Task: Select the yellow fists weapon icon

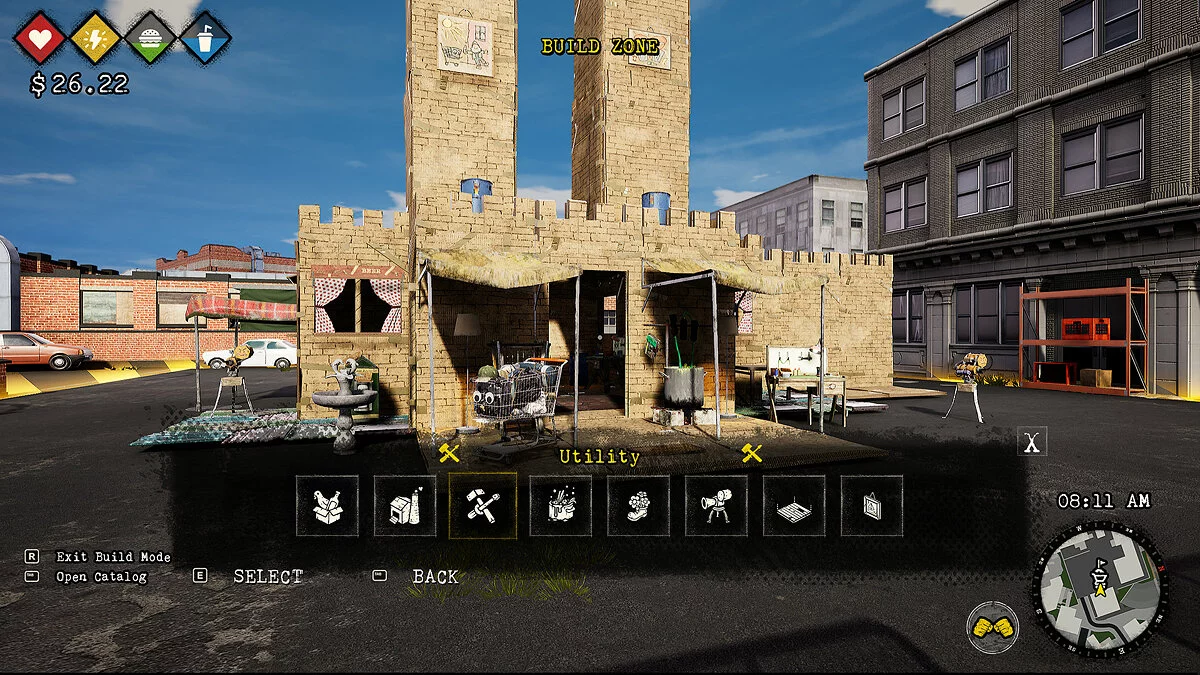Action: click(x=992, y=627)
